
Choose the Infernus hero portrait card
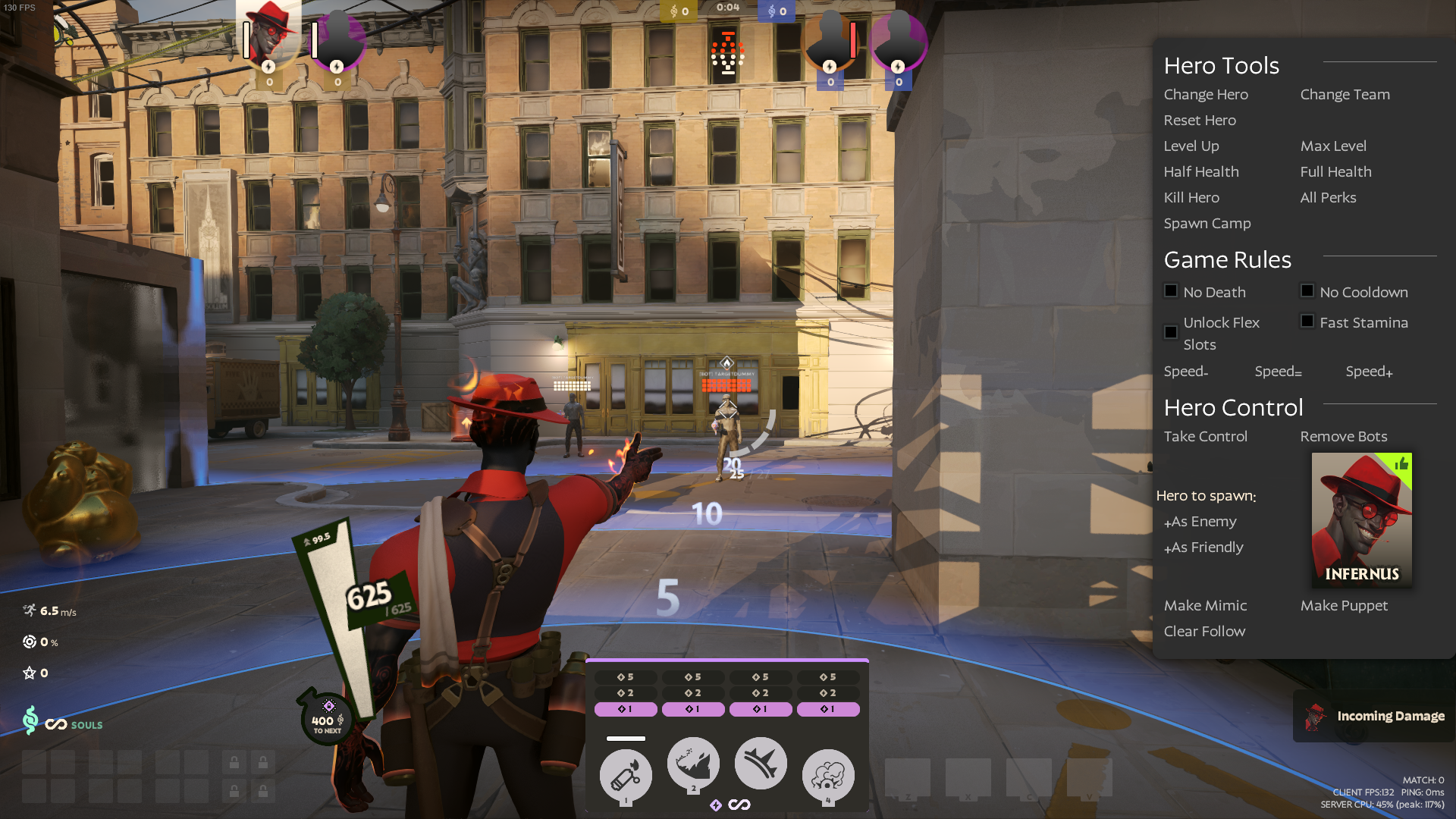tap(1361, 519)
